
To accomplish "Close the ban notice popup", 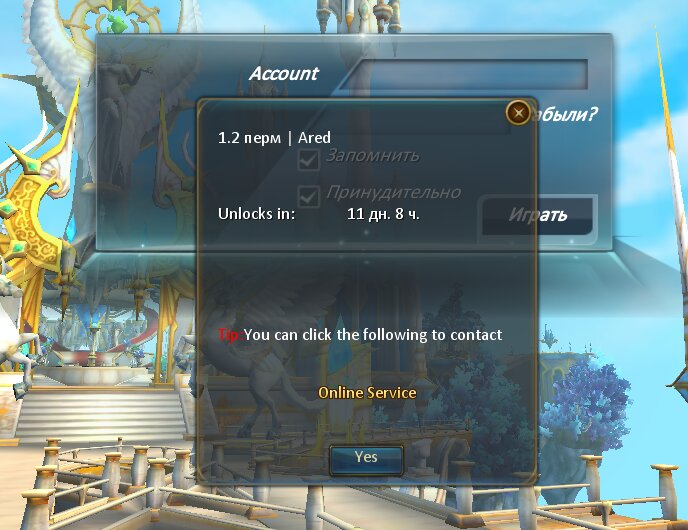I will tap(518, 113).
